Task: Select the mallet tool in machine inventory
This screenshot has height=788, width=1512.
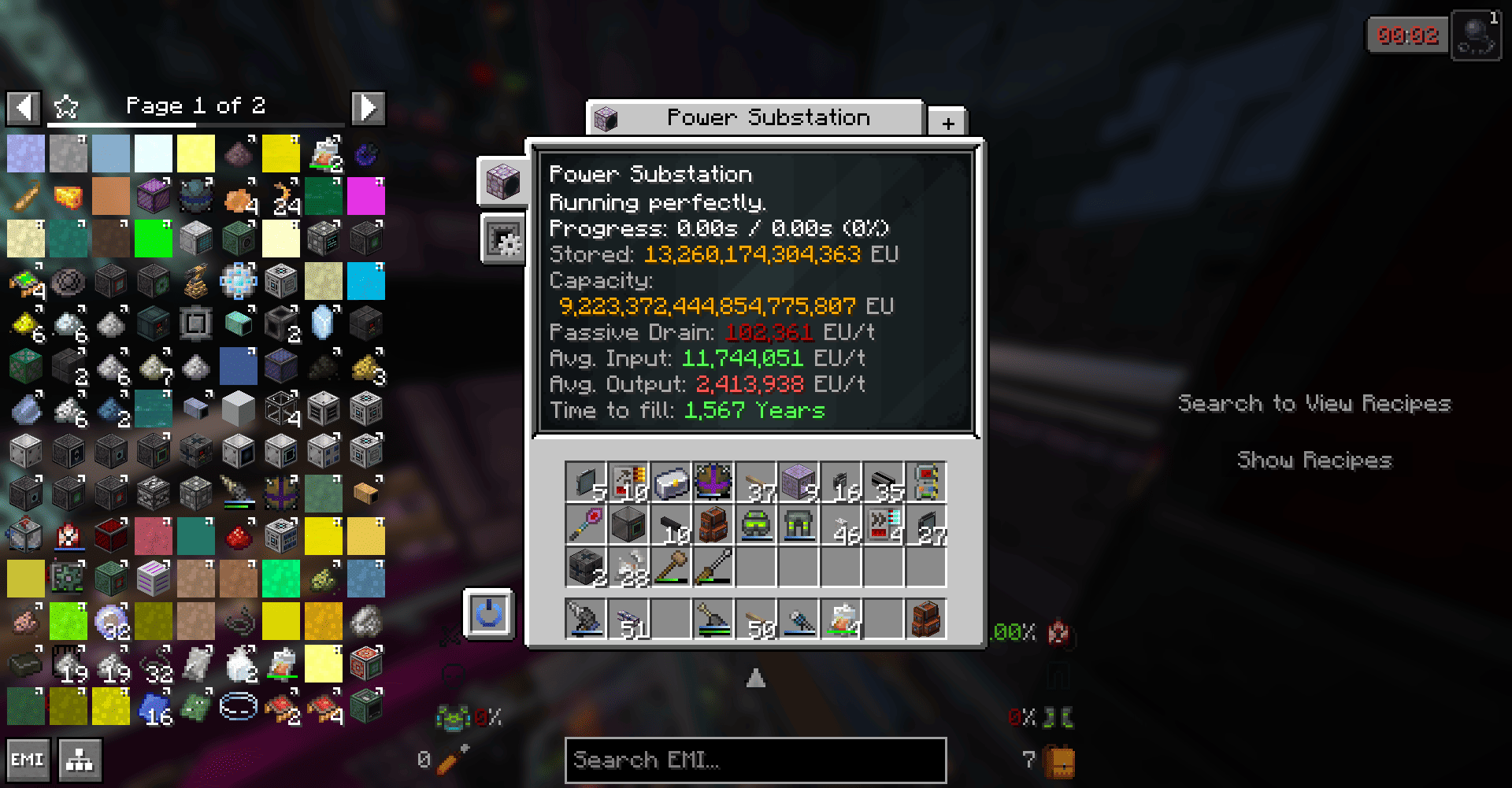Action: [x=671, y=567]
